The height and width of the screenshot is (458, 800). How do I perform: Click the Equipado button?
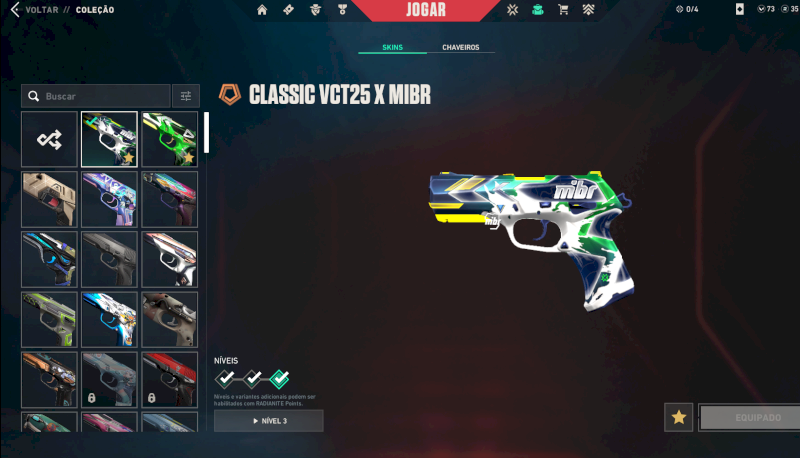[749, 417]
